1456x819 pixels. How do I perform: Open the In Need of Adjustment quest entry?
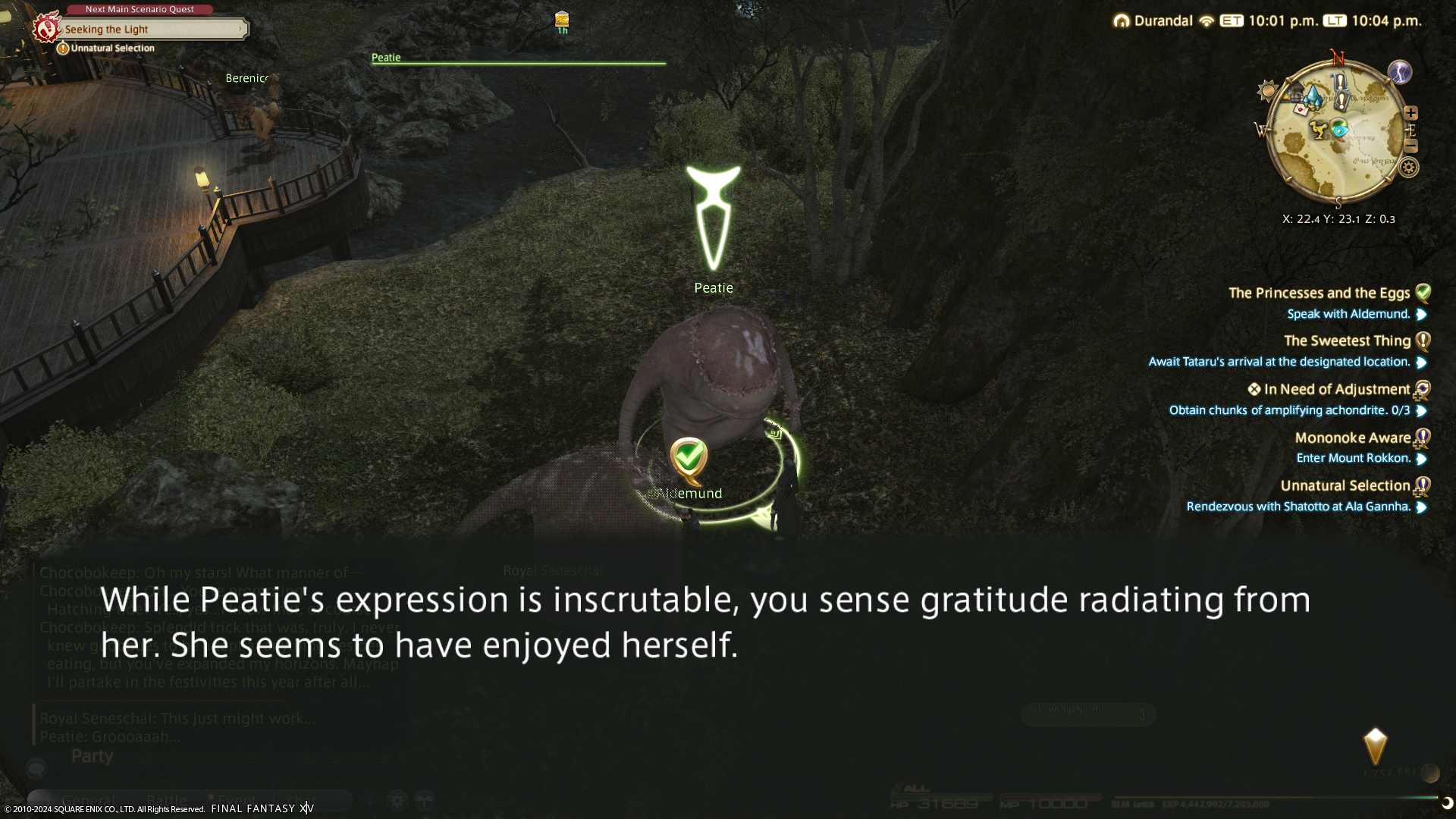tap(1336, 390)
